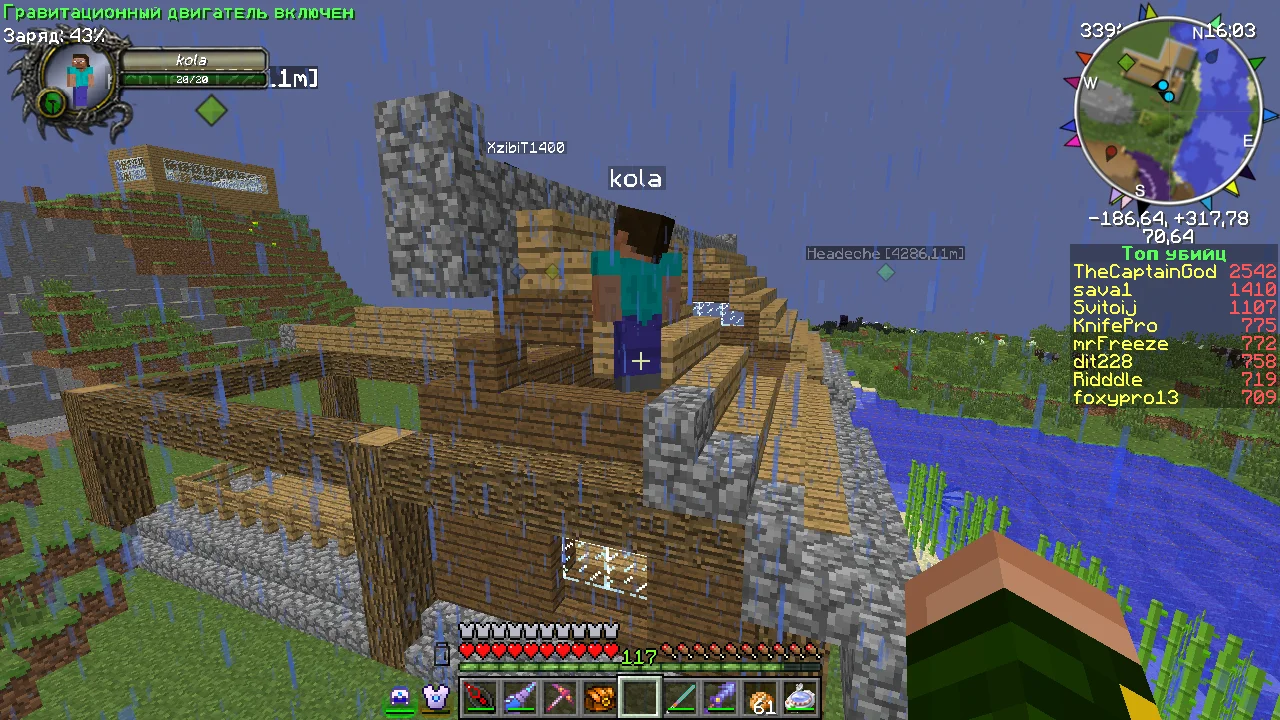Select the red sword hotbar slot

(479, 696)
